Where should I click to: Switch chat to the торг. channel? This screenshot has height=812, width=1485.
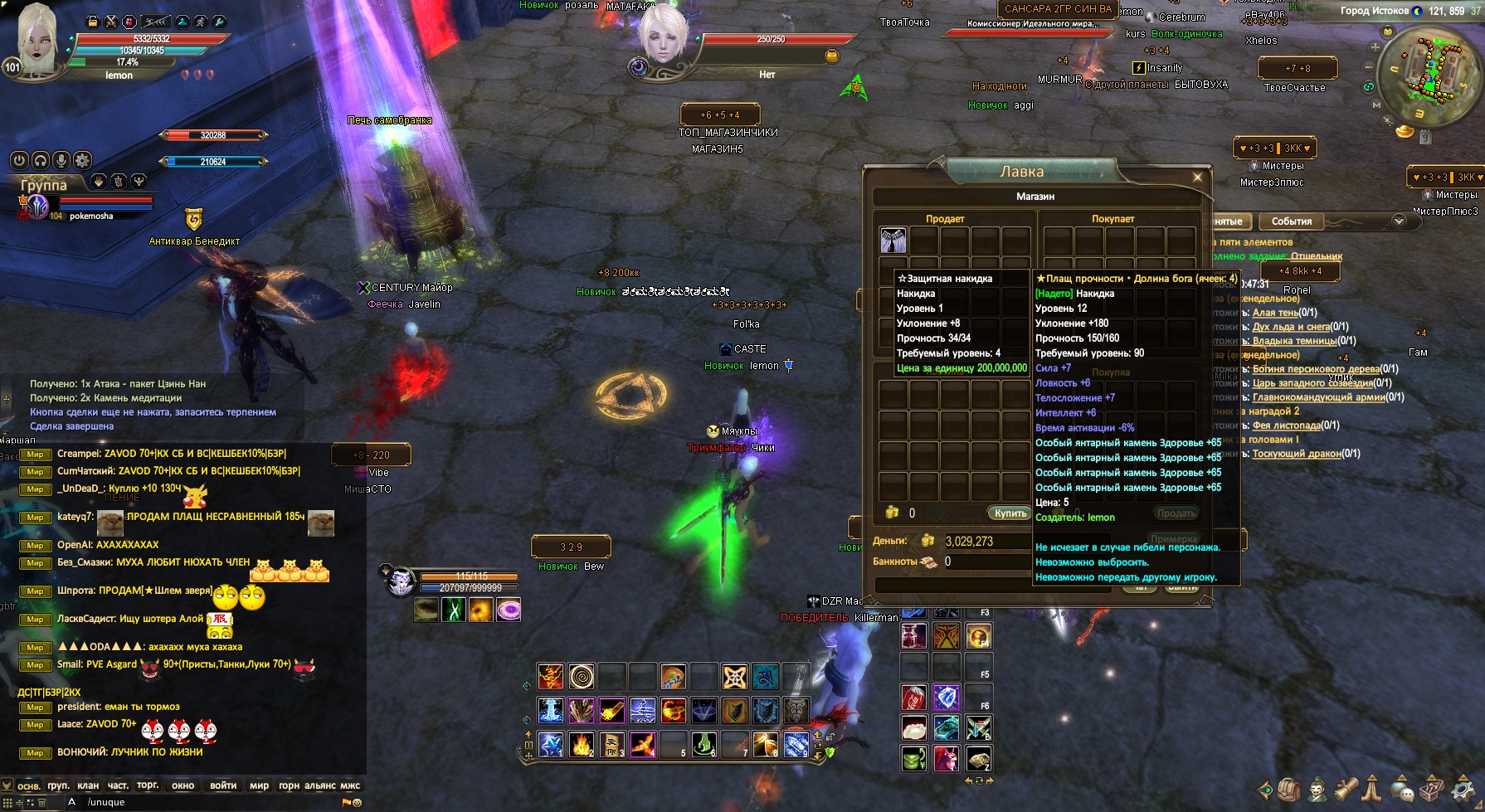pyautogui.click(x=148, y=785)
